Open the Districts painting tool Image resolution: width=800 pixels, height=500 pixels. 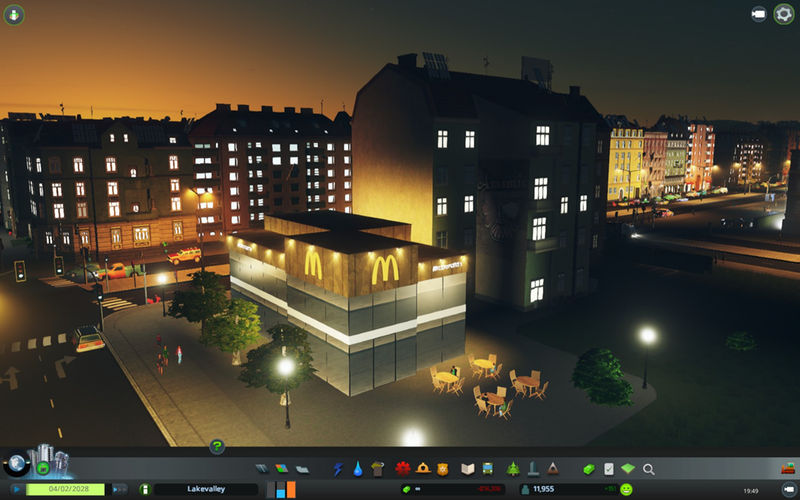[302, 468]
